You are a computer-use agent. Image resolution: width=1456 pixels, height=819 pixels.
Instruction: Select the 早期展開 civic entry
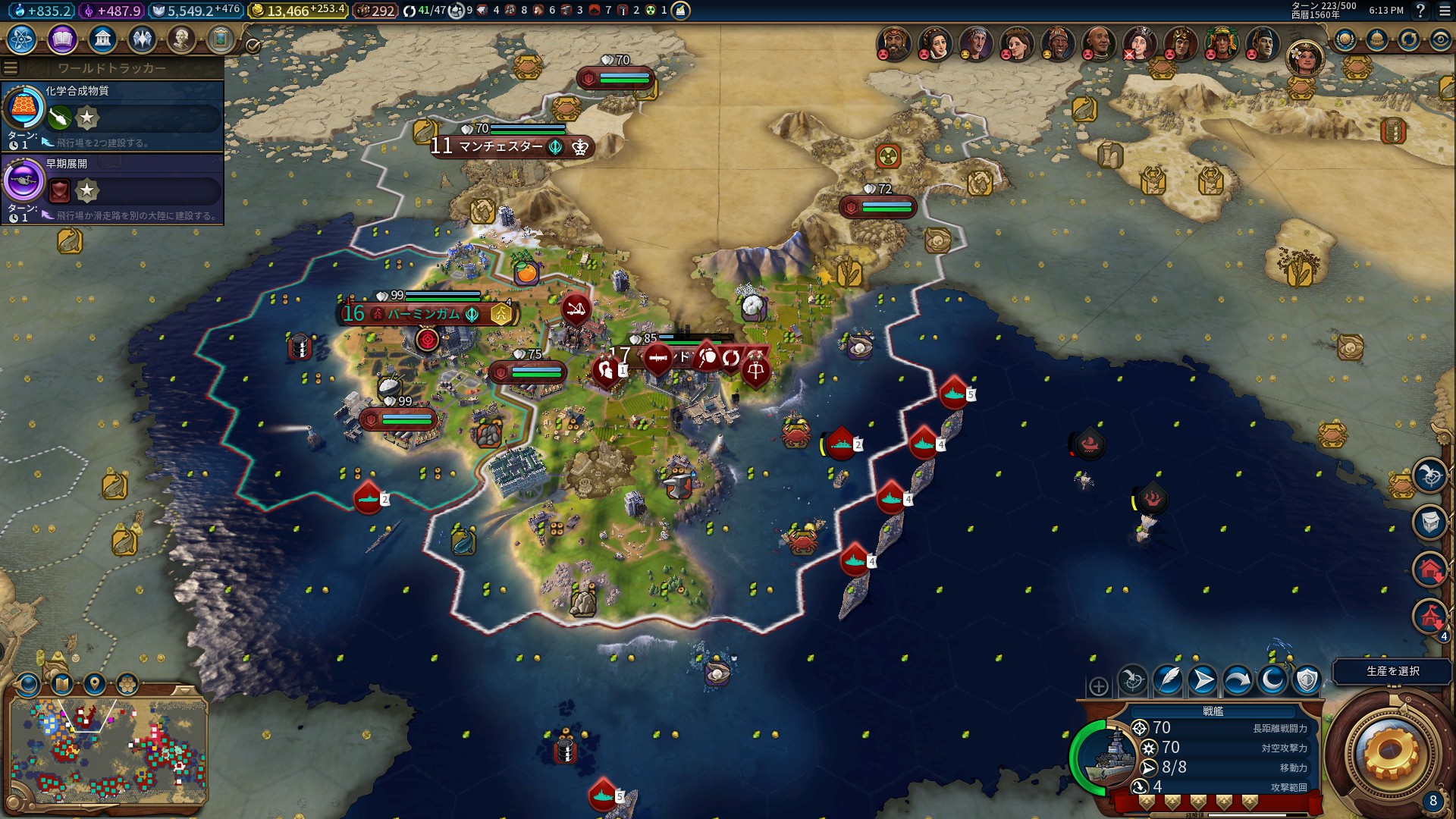[112, 188]
